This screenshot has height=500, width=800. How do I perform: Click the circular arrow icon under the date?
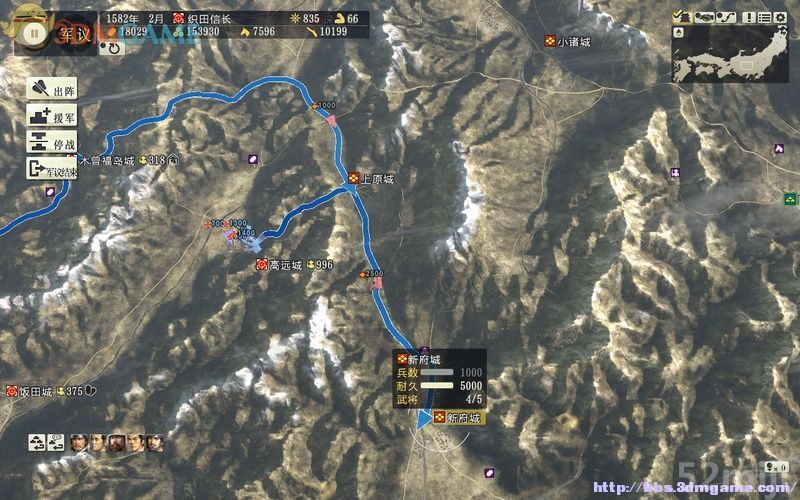point(114,46)
